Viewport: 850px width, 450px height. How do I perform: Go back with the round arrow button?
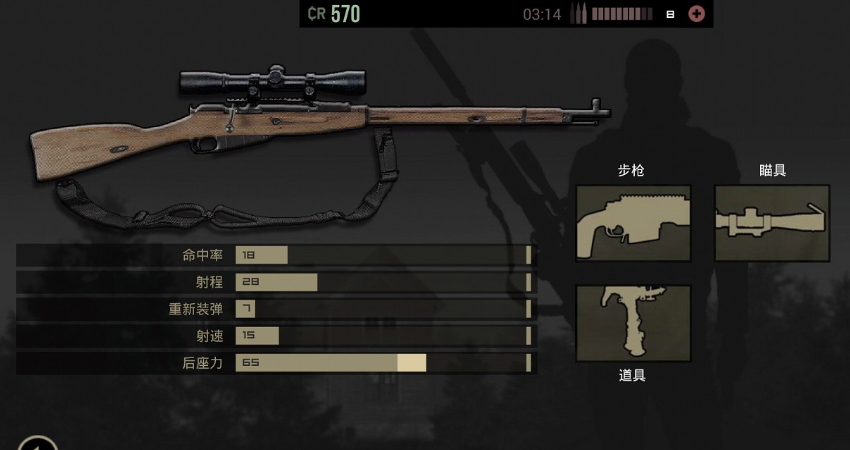(x=36, y=444)
